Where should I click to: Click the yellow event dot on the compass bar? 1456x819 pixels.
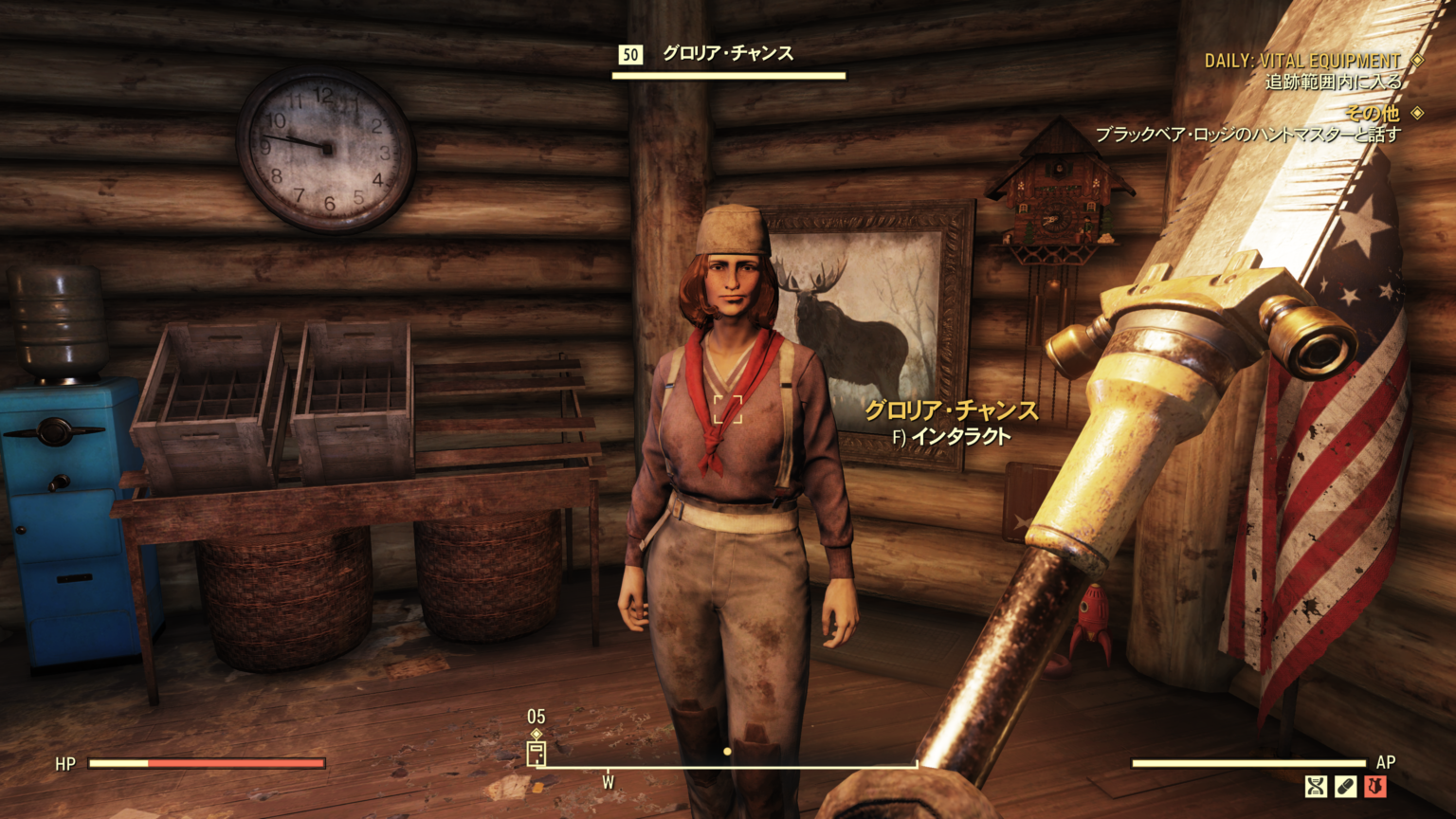coord(726,752)
